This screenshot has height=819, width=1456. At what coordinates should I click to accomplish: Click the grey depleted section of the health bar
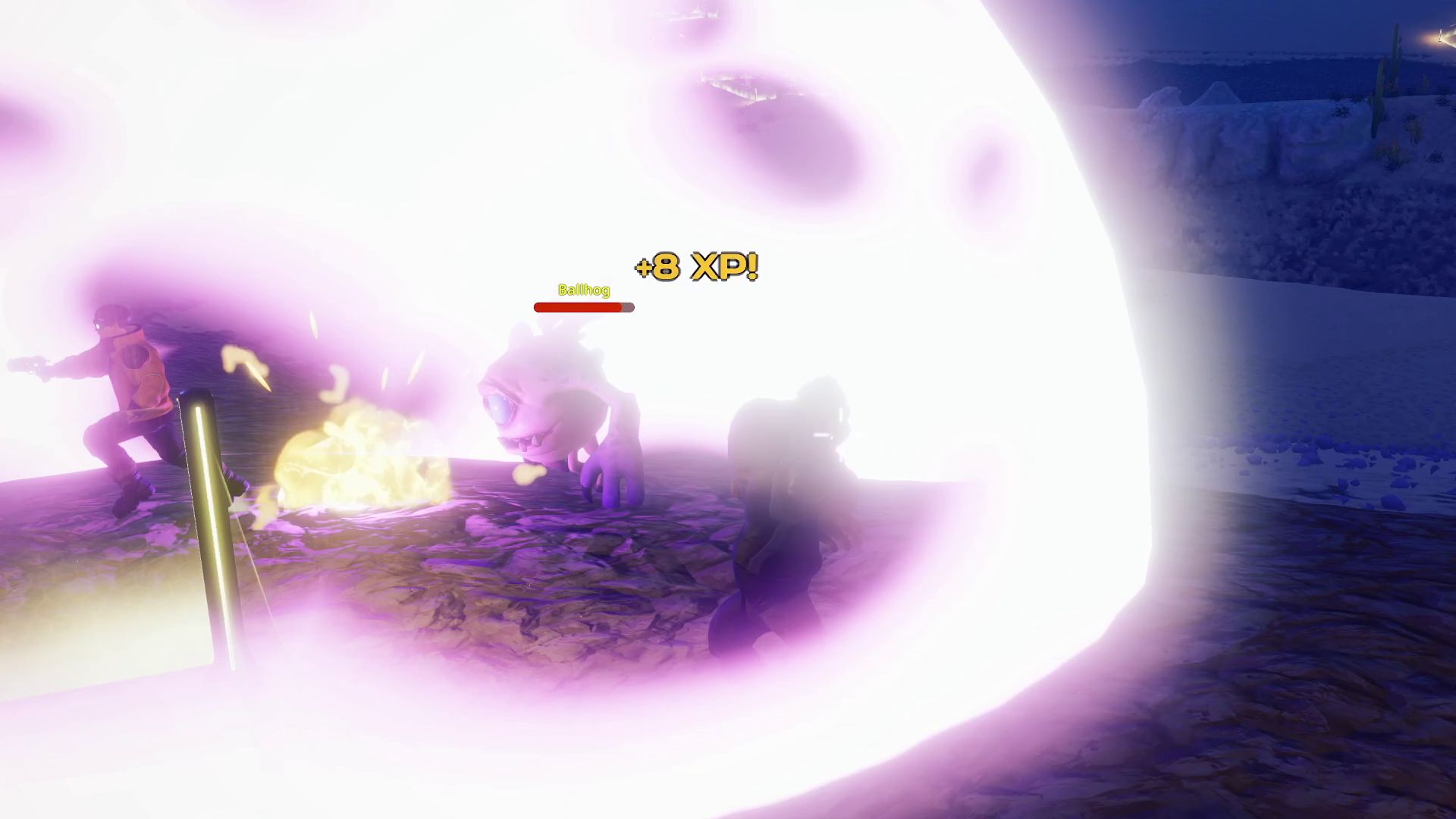pyautogui.click(x=628, y=307)
